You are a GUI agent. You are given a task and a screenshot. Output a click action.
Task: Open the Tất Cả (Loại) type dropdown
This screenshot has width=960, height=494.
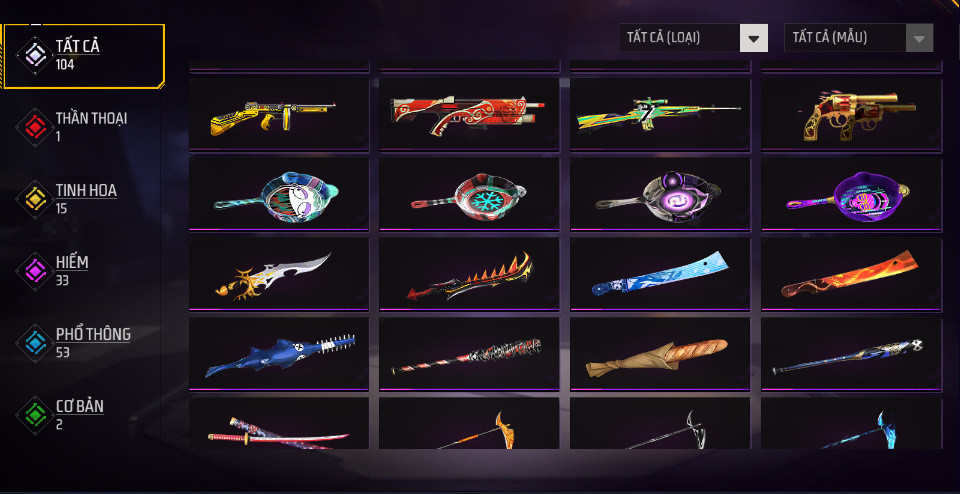pyautogui.click(x=693, y=38)
